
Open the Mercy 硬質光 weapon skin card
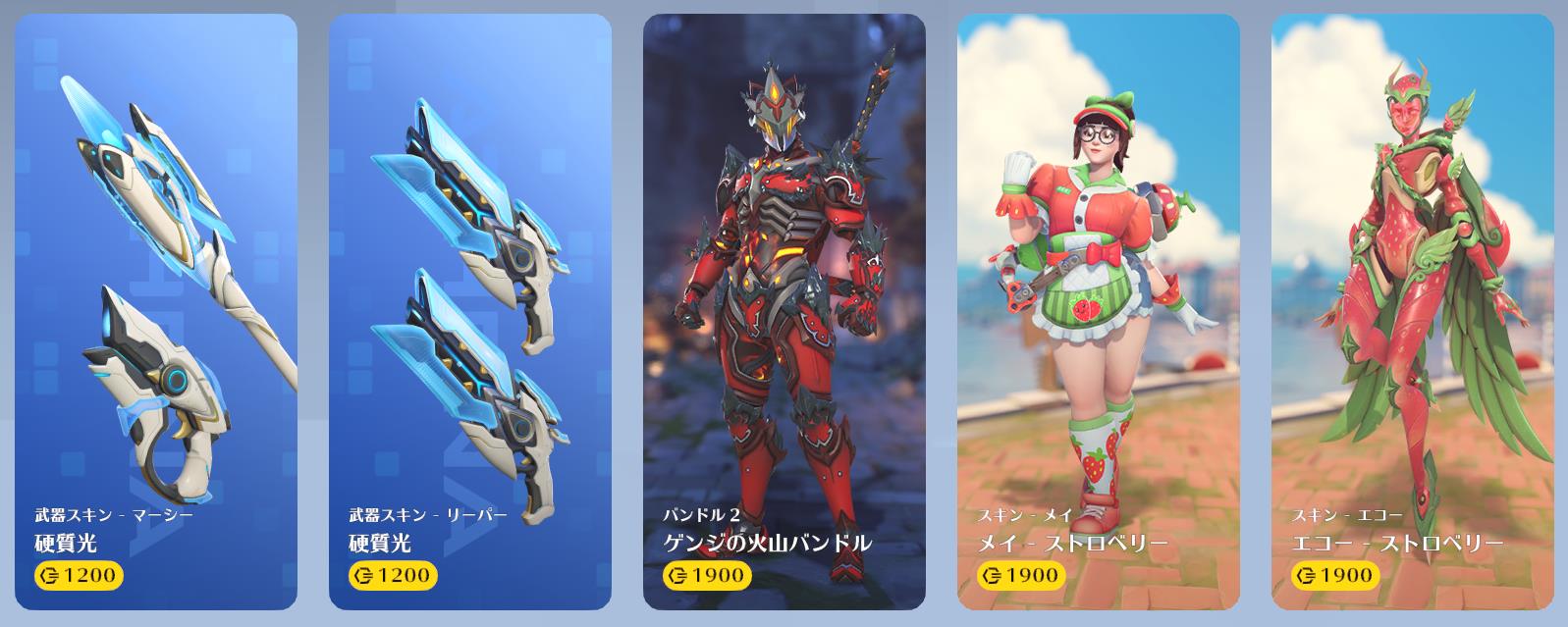(156, 312)
